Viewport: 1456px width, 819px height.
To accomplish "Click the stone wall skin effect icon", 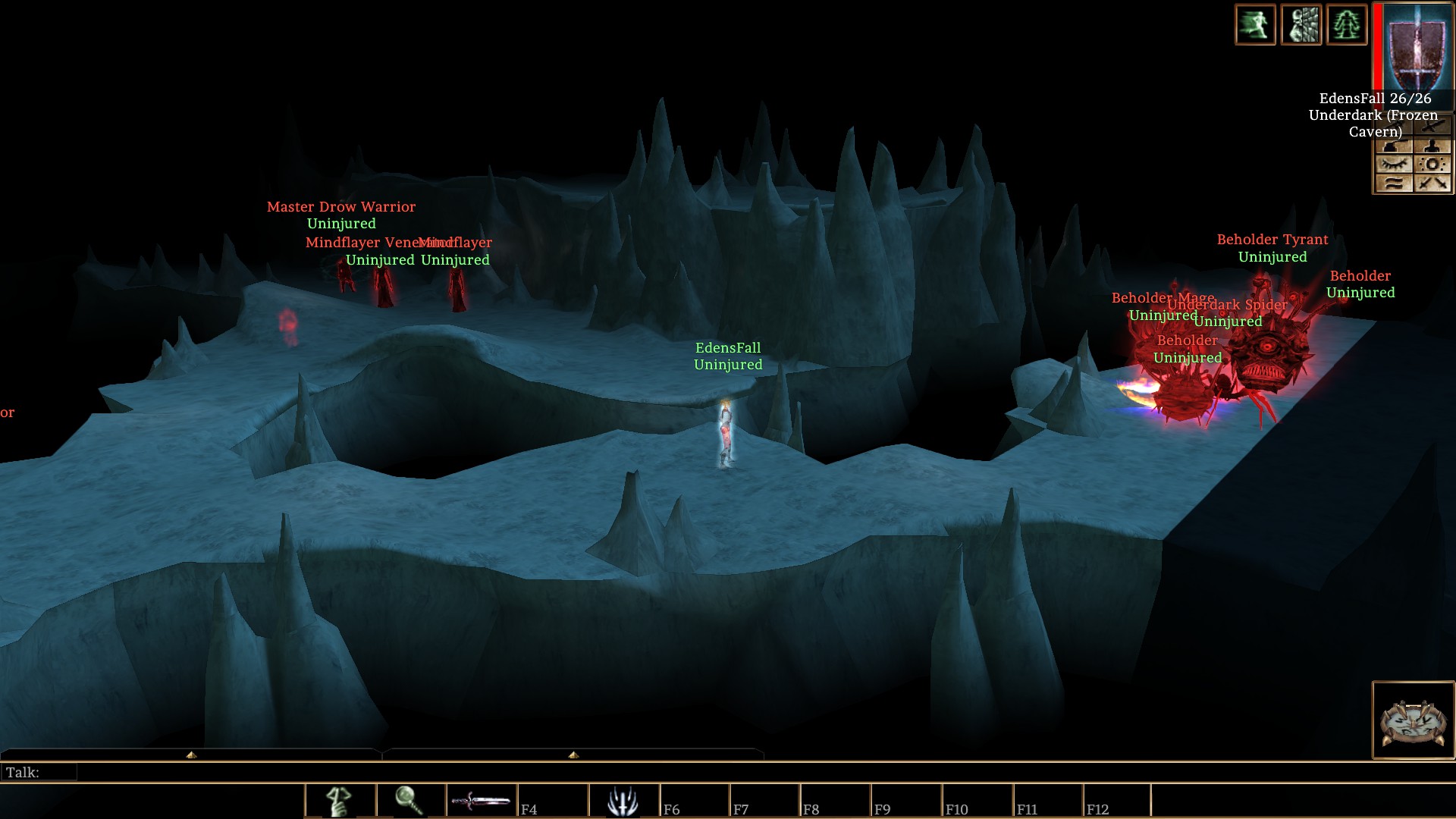I will tap(1301, 25).
